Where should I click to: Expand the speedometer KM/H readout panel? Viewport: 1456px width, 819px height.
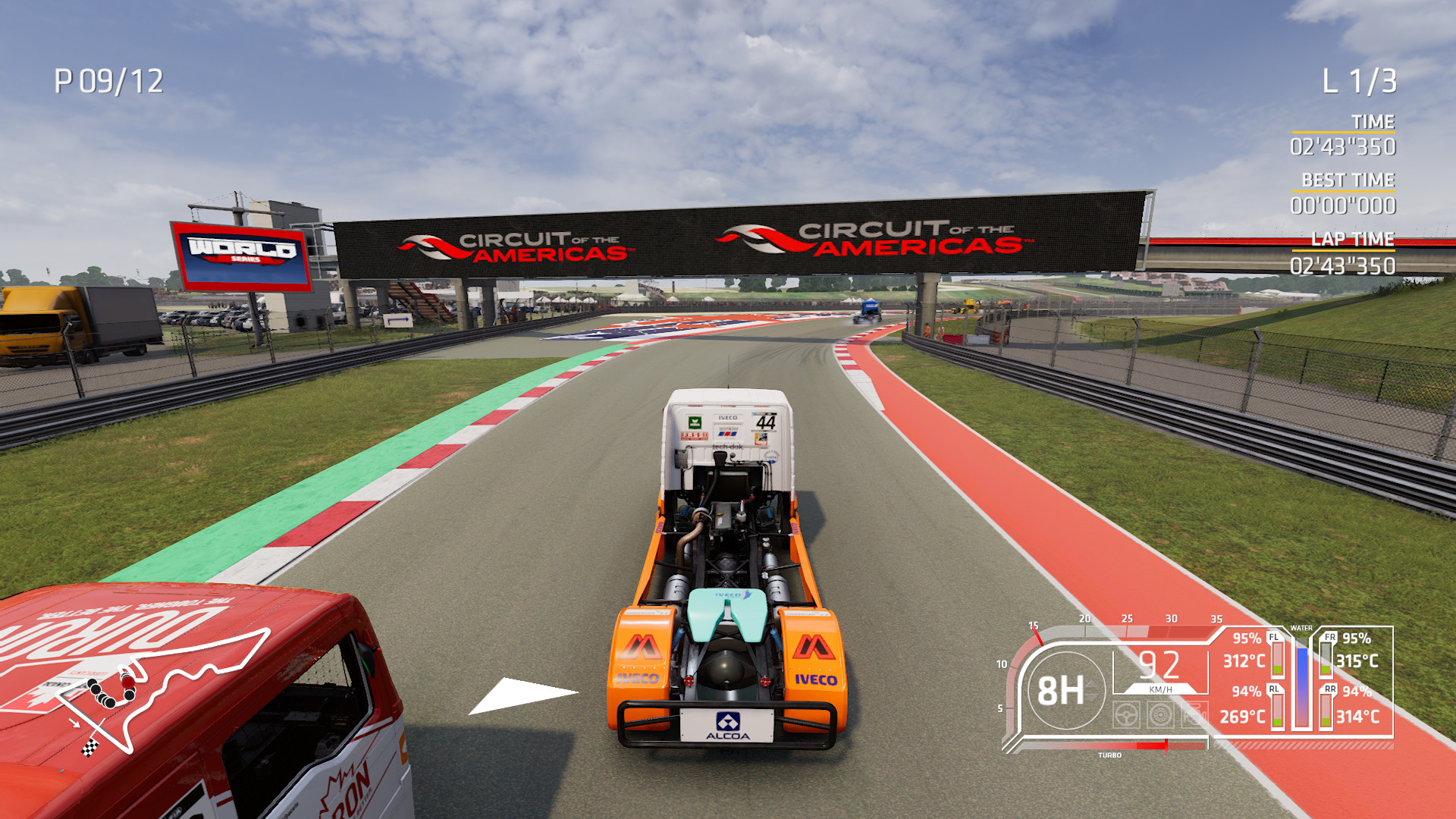click(x=1159, y=674)
